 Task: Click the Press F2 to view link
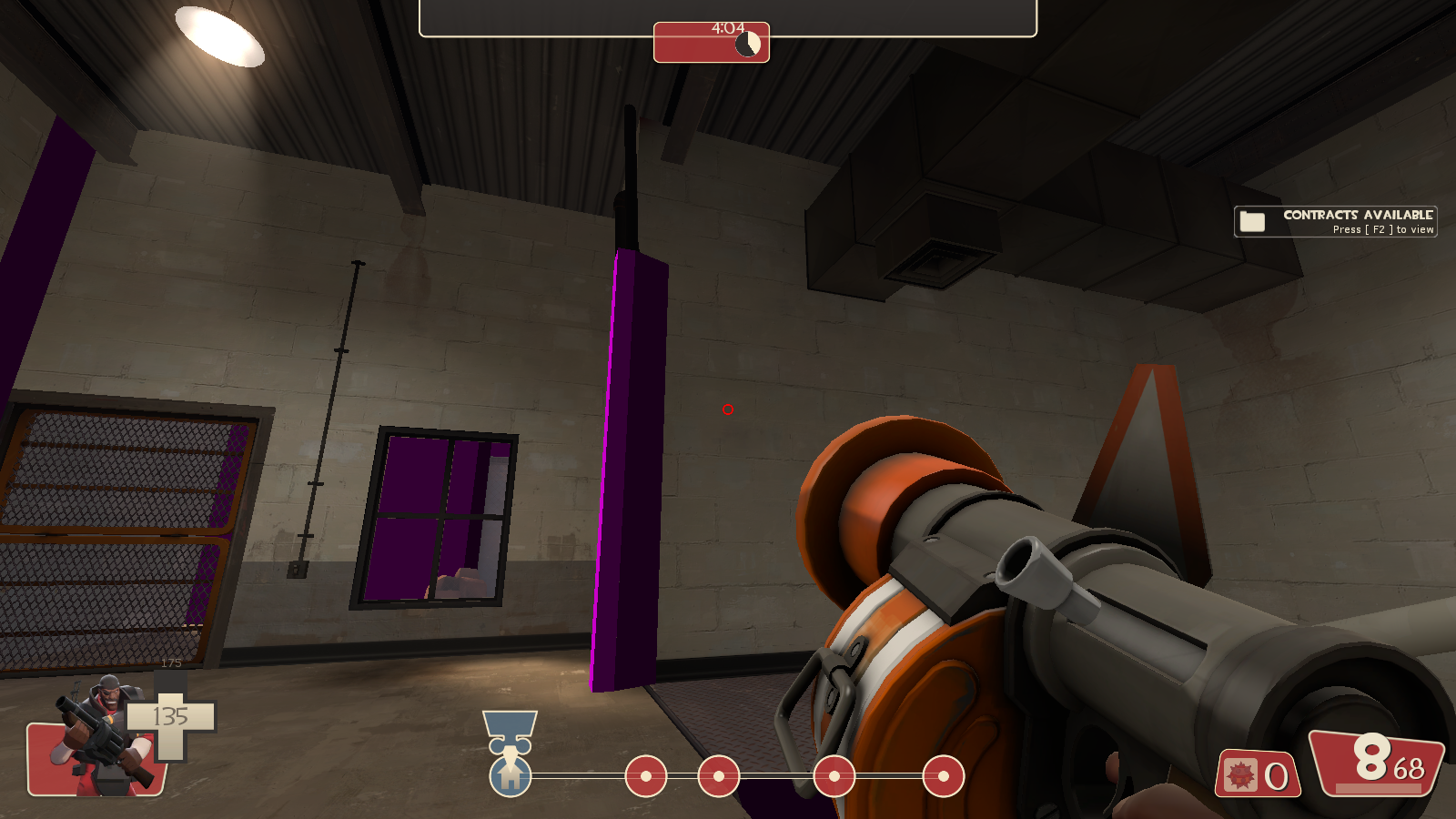click(1383, 229)
